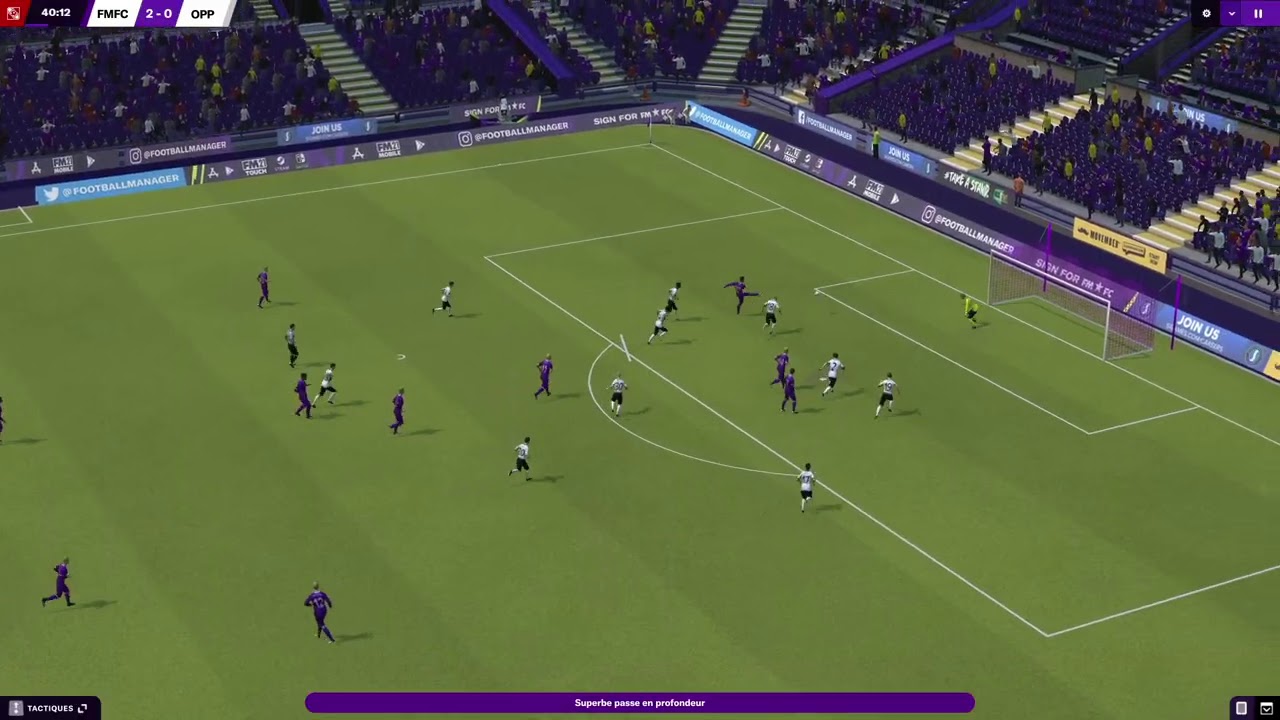The width and height of the screenshot is (1280, 720).
Task: Click the commentary bar reading Superbe passe en profondeur
Action: [640, 703]
